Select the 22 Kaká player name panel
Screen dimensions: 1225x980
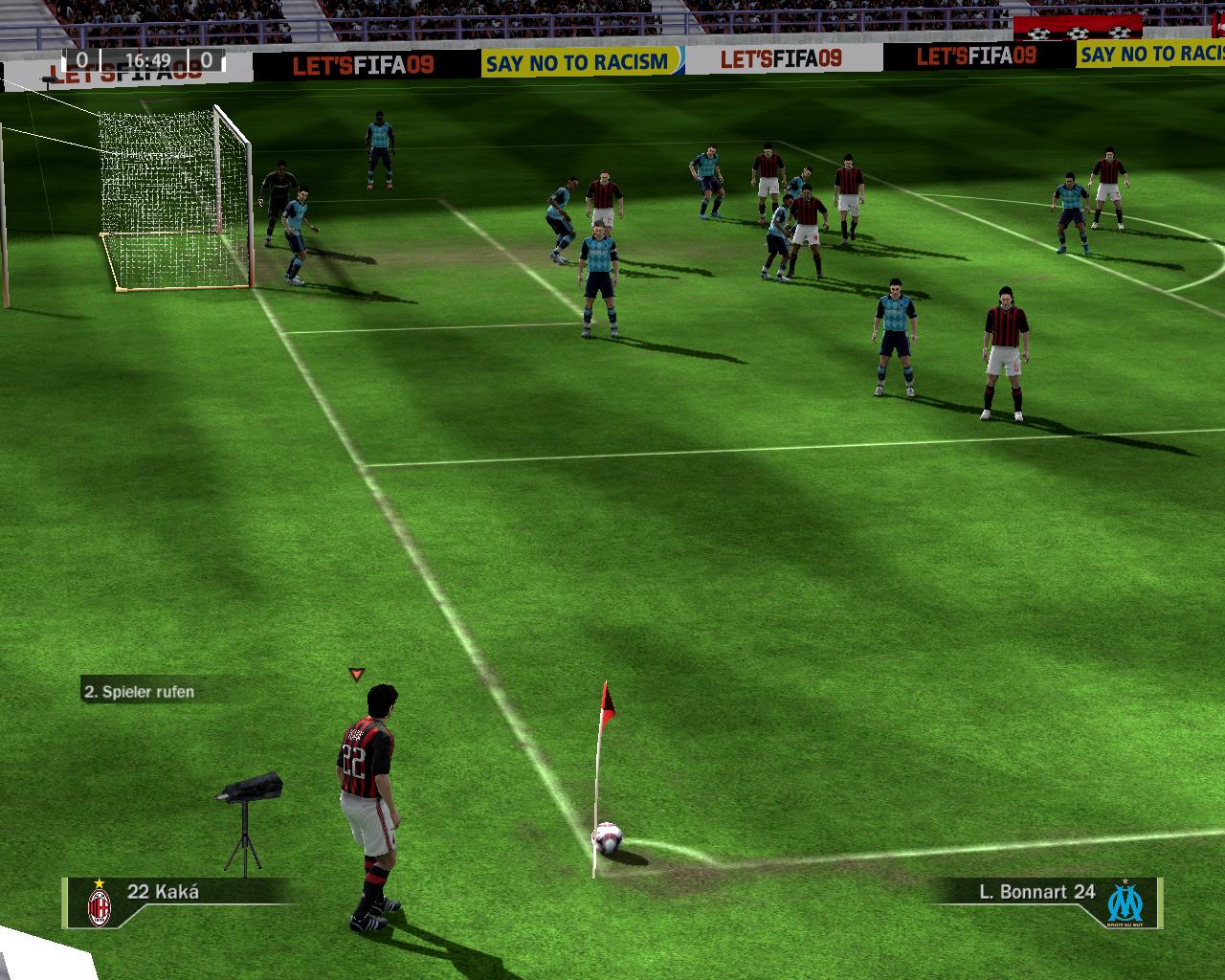tap(164, 892)
